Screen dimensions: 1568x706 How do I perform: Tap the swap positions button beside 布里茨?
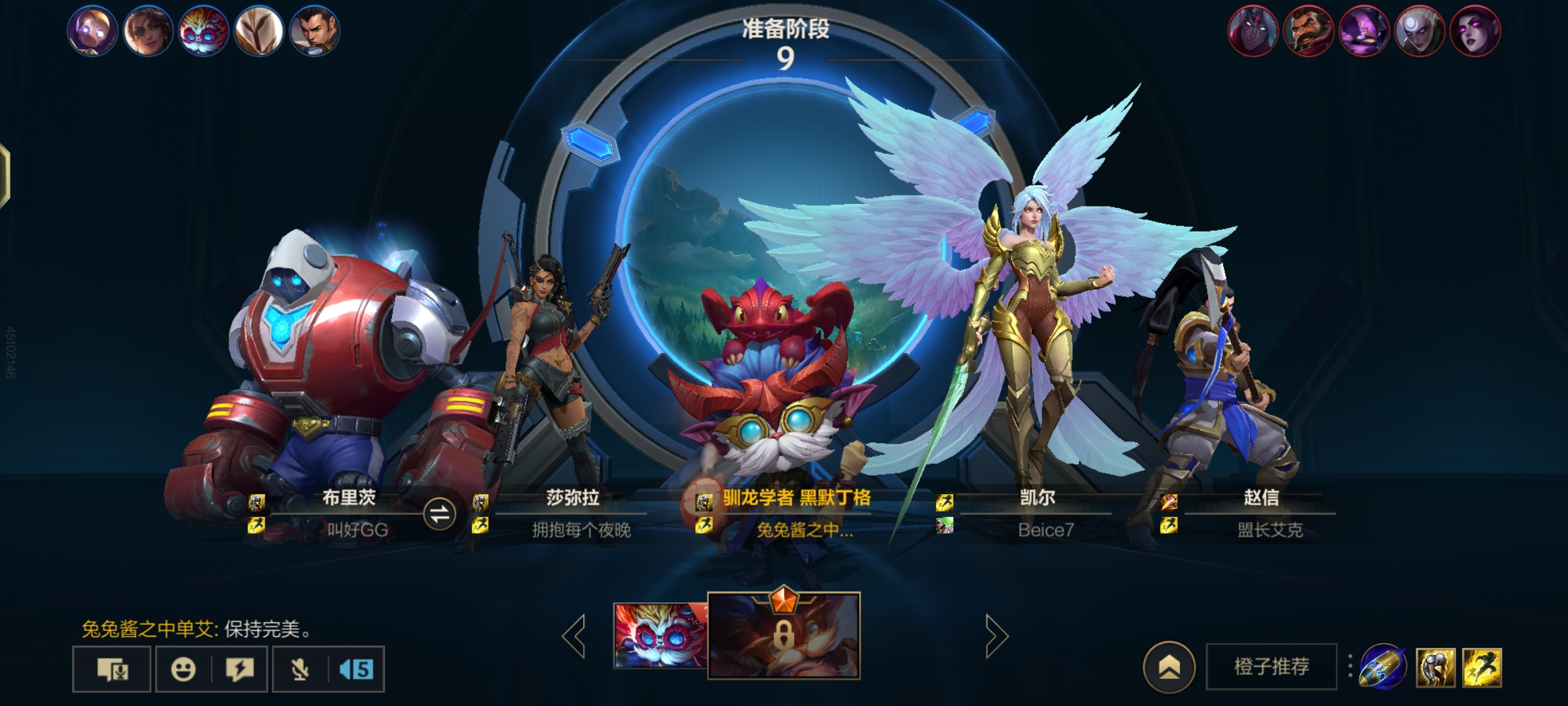click(439, 514)
